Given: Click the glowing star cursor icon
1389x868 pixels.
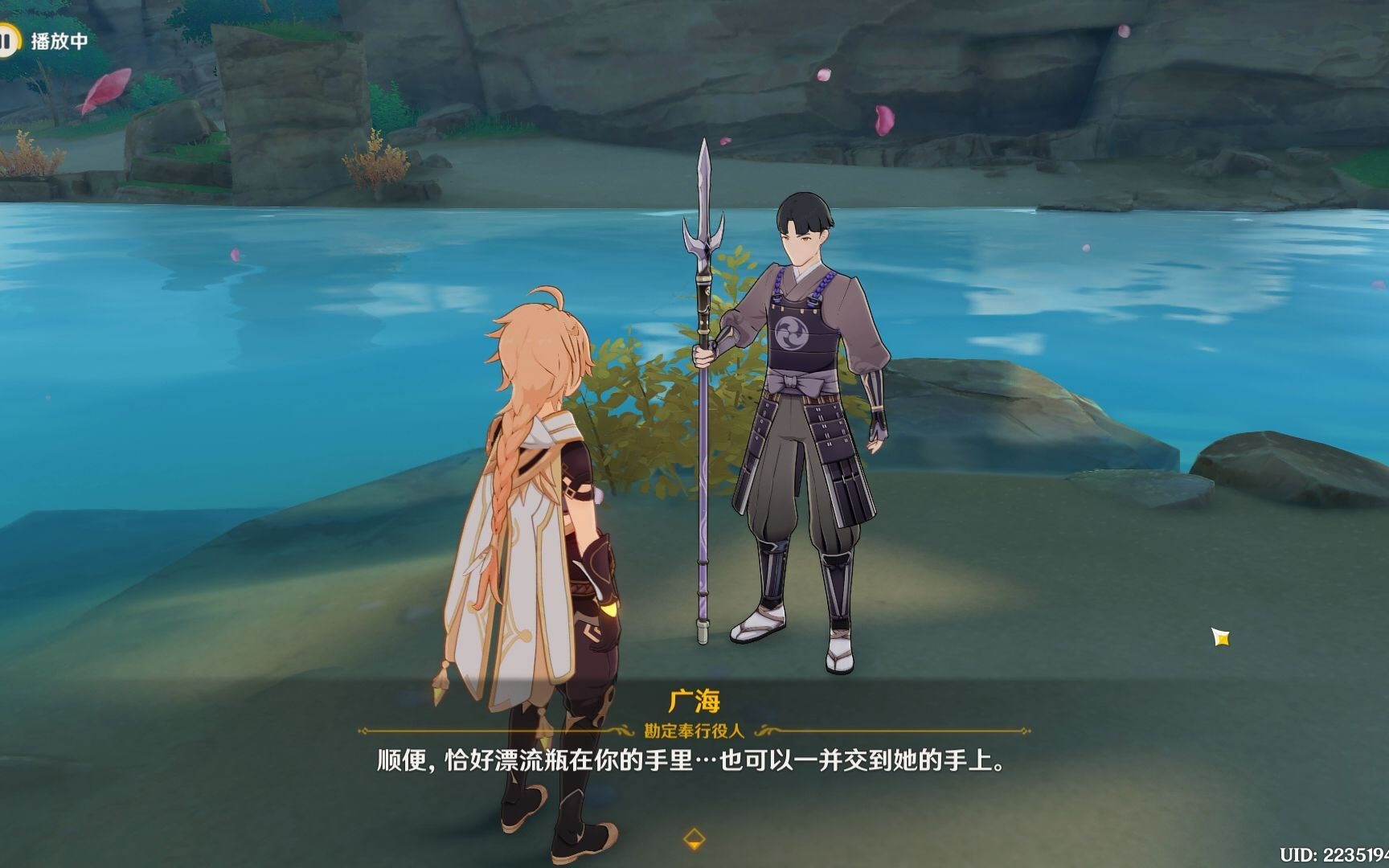Looking at the screenshot, I should (1219, 637).
